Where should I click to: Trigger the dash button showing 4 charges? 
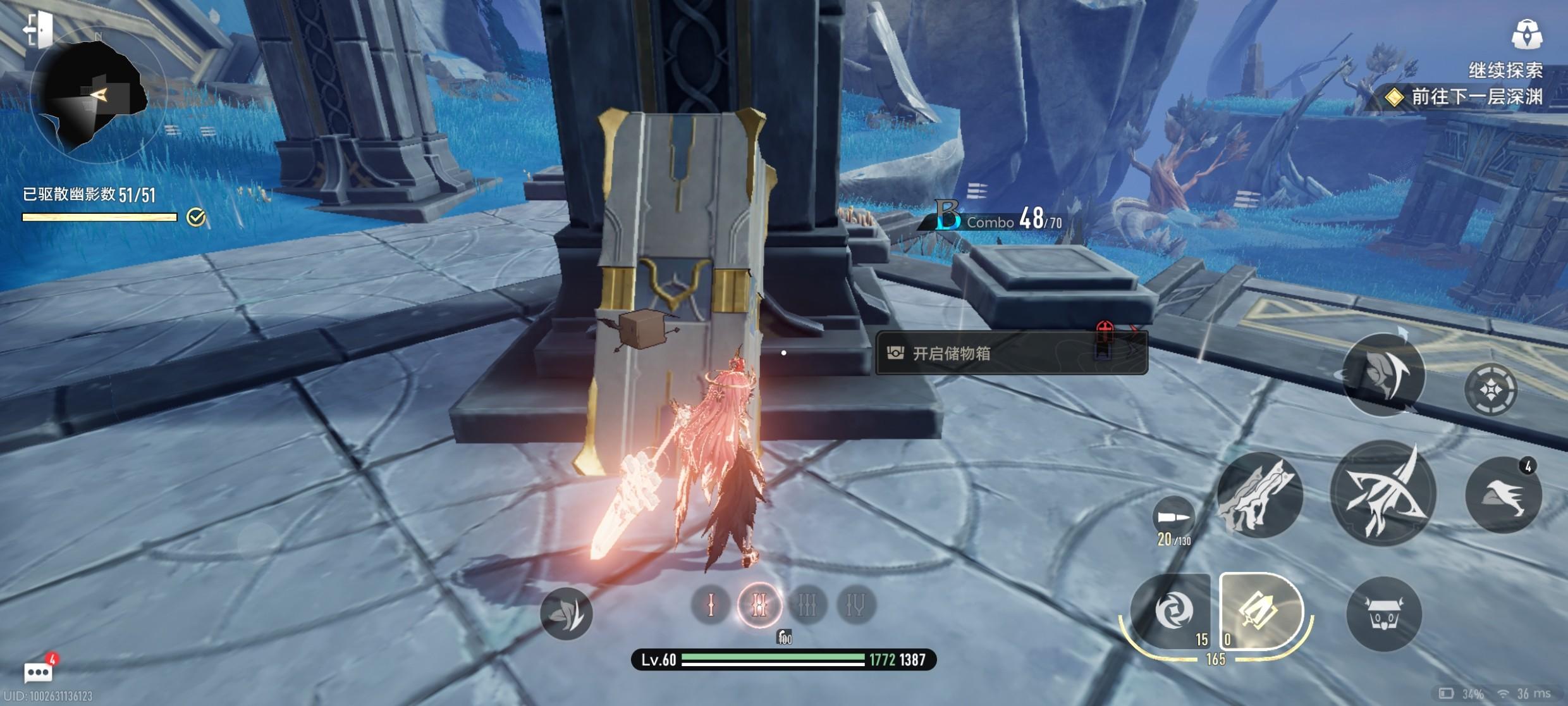coord(1503,495)
